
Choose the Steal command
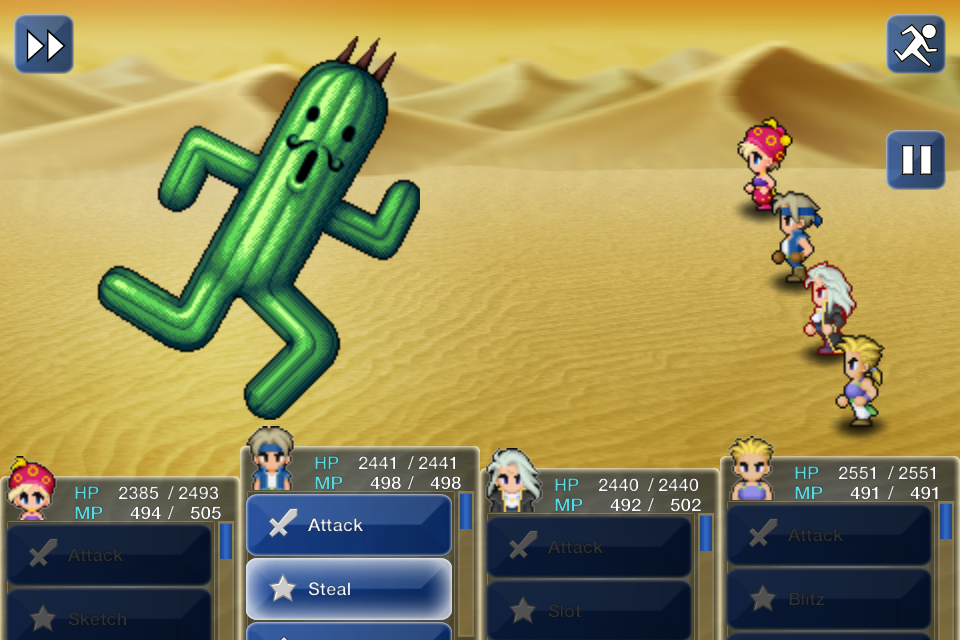point(348,589)
